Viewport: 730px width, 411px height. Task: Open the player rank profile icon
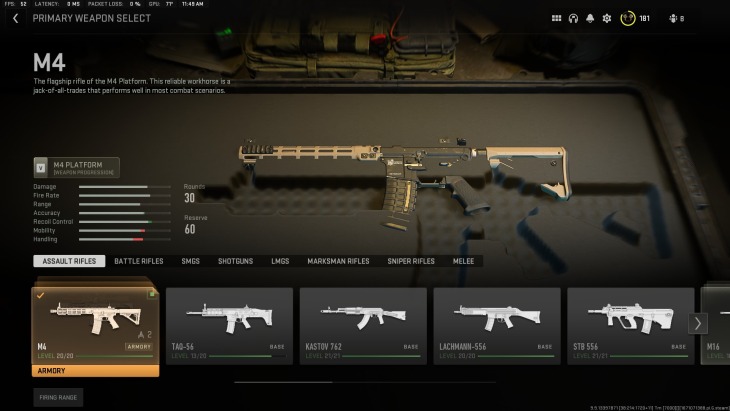(628, 18)
